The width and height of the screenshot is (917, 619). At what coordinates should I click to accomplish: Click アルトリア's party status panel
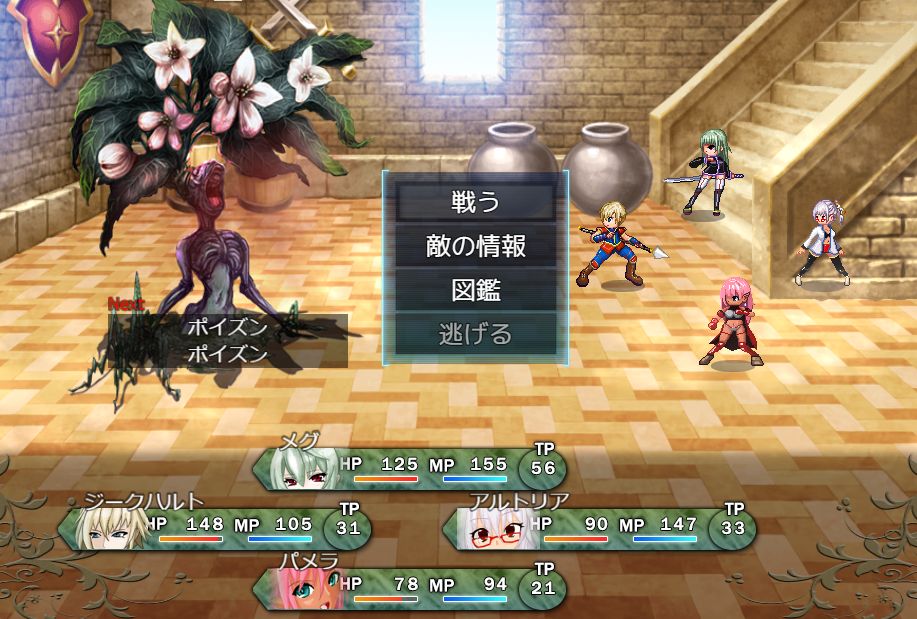600,528
